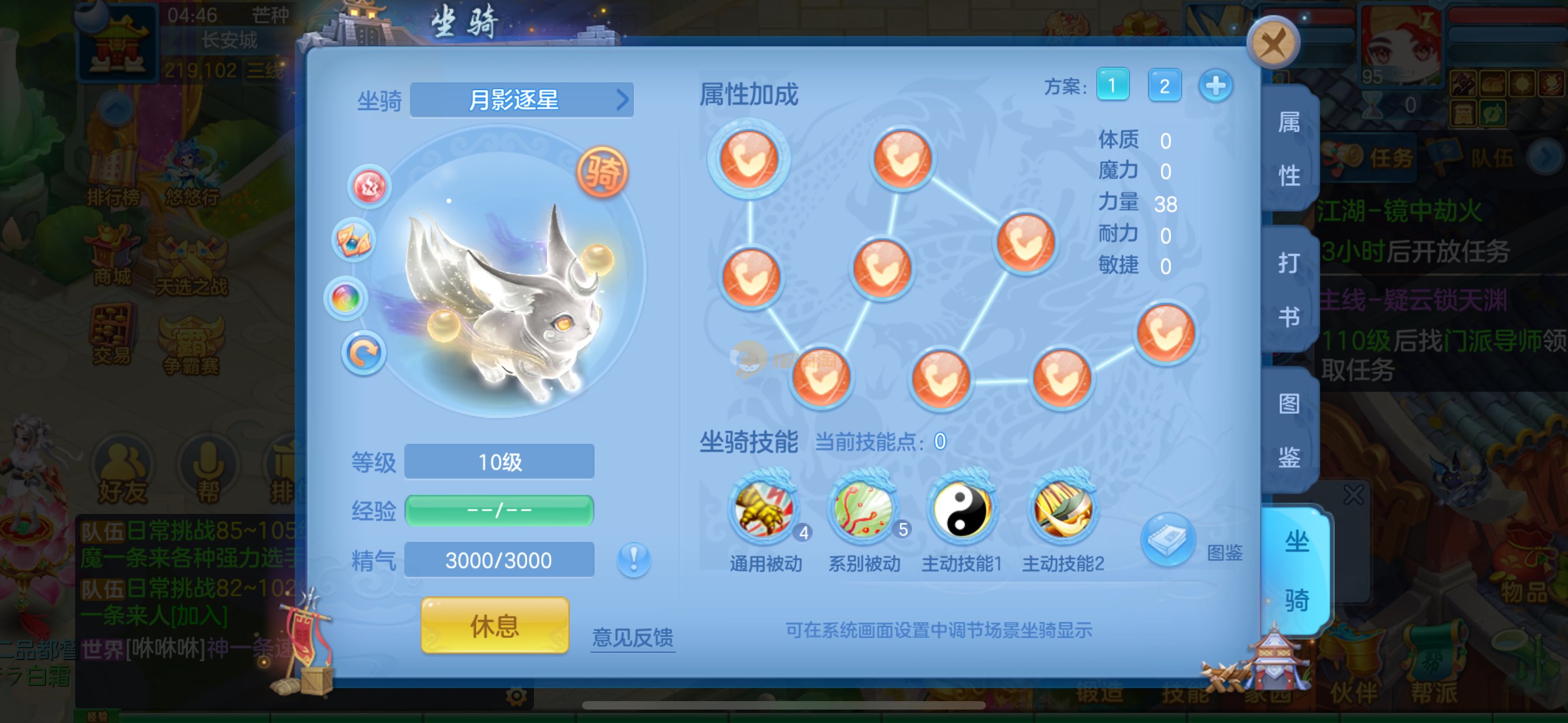
Task: Tap the orange 骑 ride button
Action: 602,172
